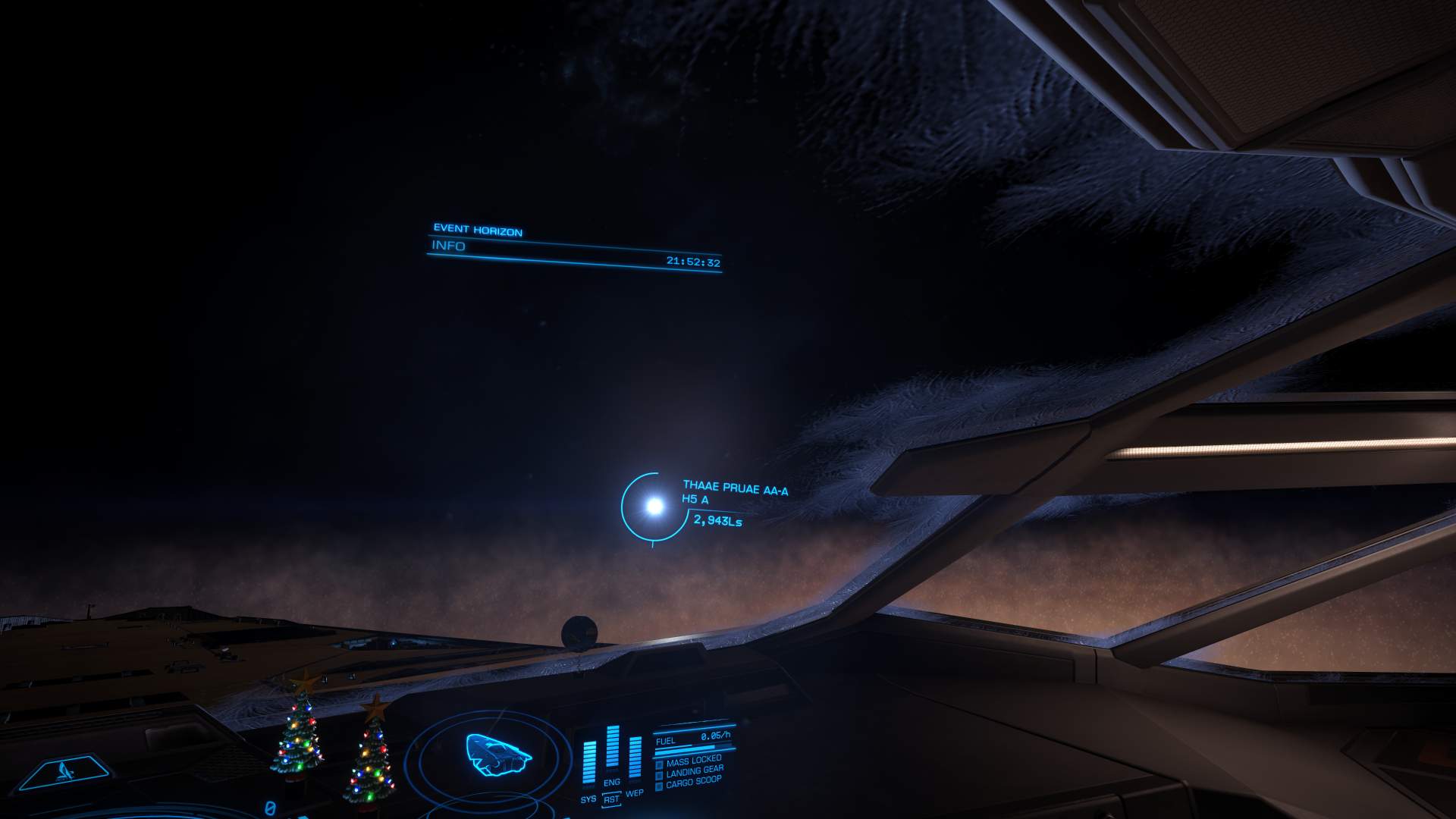This screenshot has height=819, width=1456.
Task: Select the Thaae Pruae AA-A H5 A target marker
Action: click(x=653, y=505)
